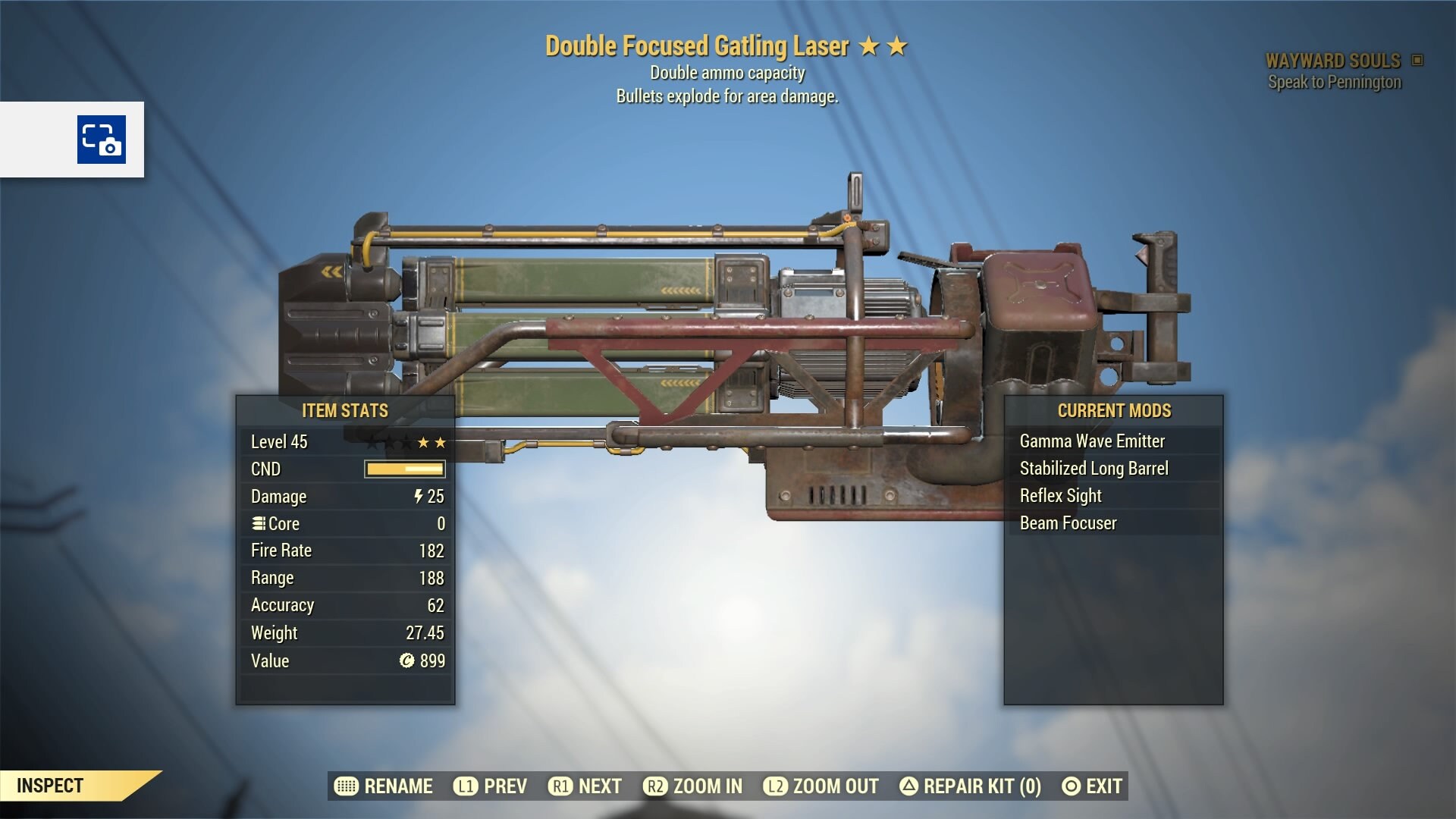Image resolution: width=1456 pixels, height=819 pixels.
Task: Click the circle icon next to EXIT
Action: point(1071,786)
